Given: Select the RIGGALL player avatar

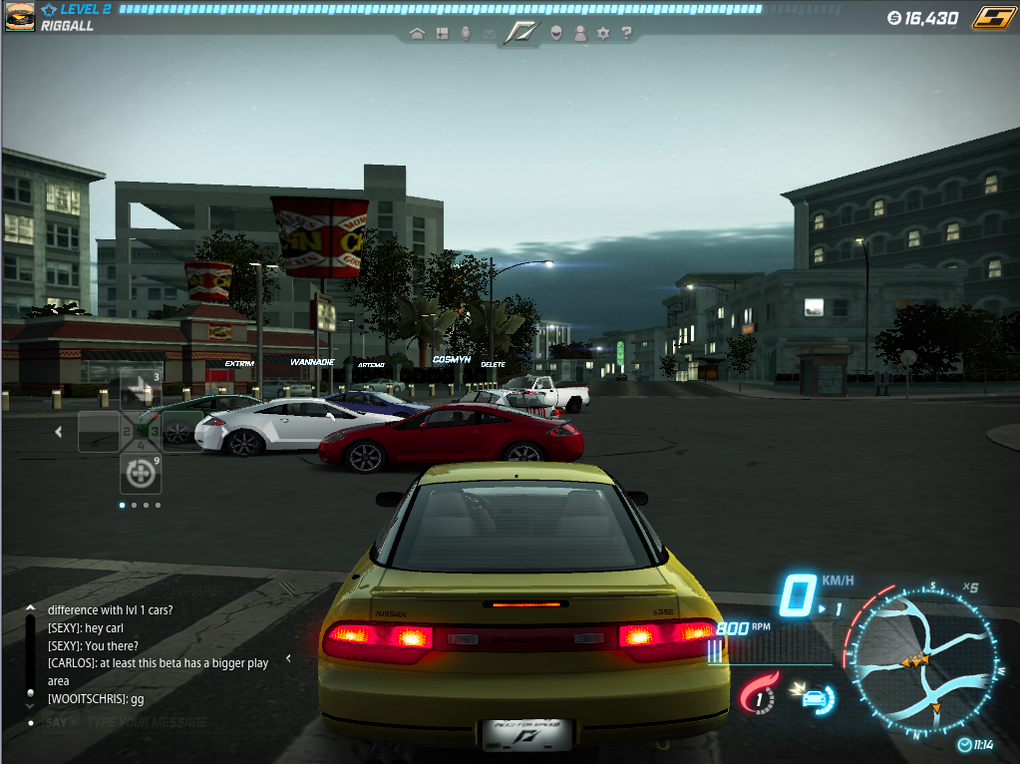Looking at the screenshot, I should (19, 17).
